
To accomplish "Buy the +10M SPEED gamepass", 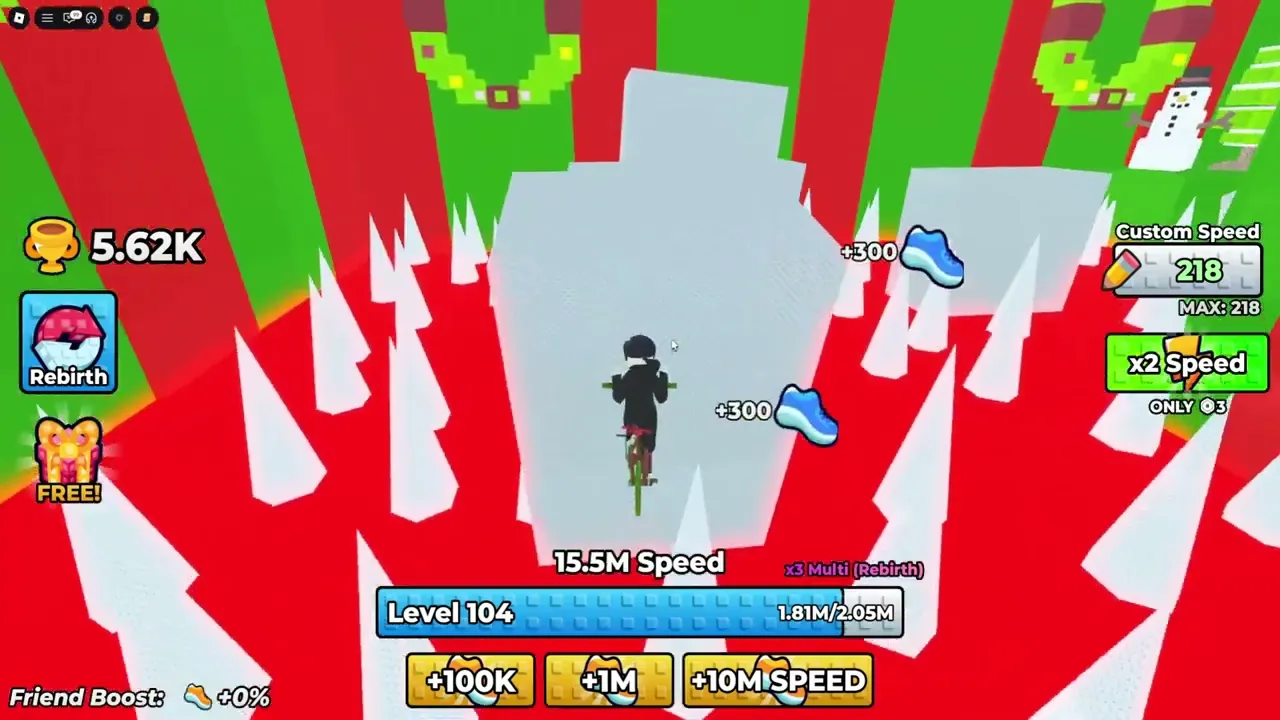I will pyautogui.click(x=778, y=681).
